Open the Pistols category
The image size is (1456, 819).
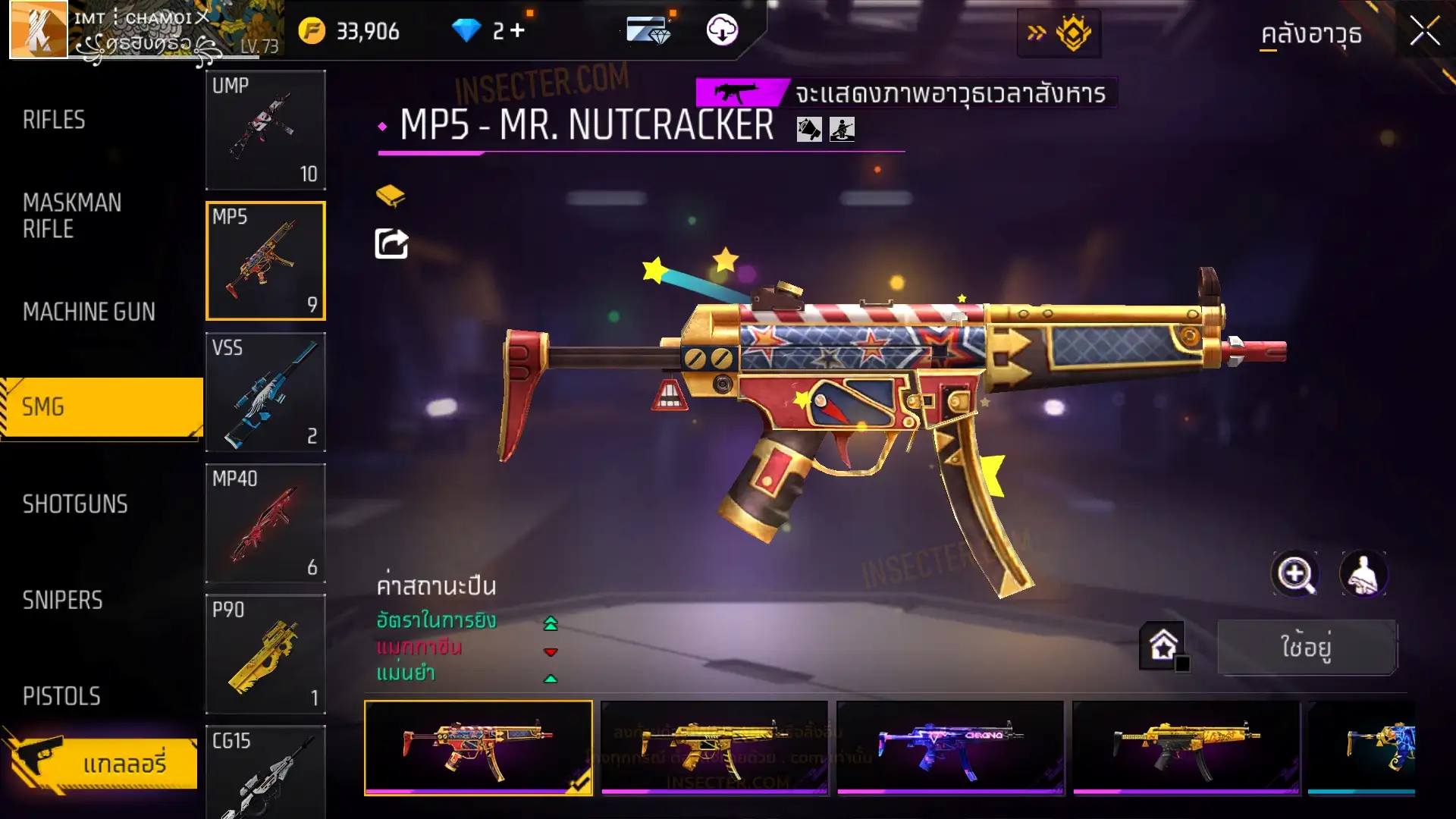[x=61, y=696]
